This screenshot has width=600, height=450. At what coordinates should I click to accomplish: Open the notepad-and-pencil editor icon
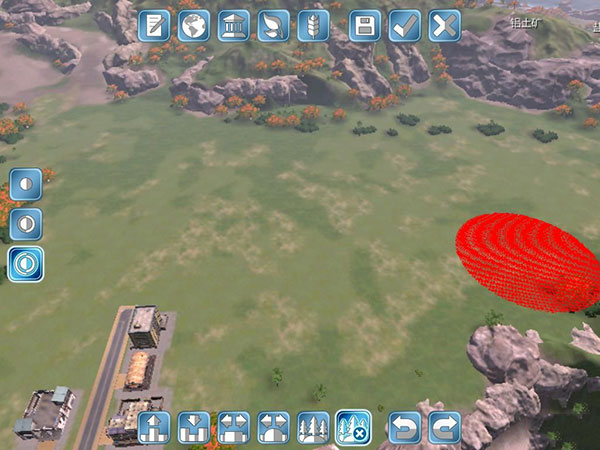pyautogui.click(x=154, y=26)
